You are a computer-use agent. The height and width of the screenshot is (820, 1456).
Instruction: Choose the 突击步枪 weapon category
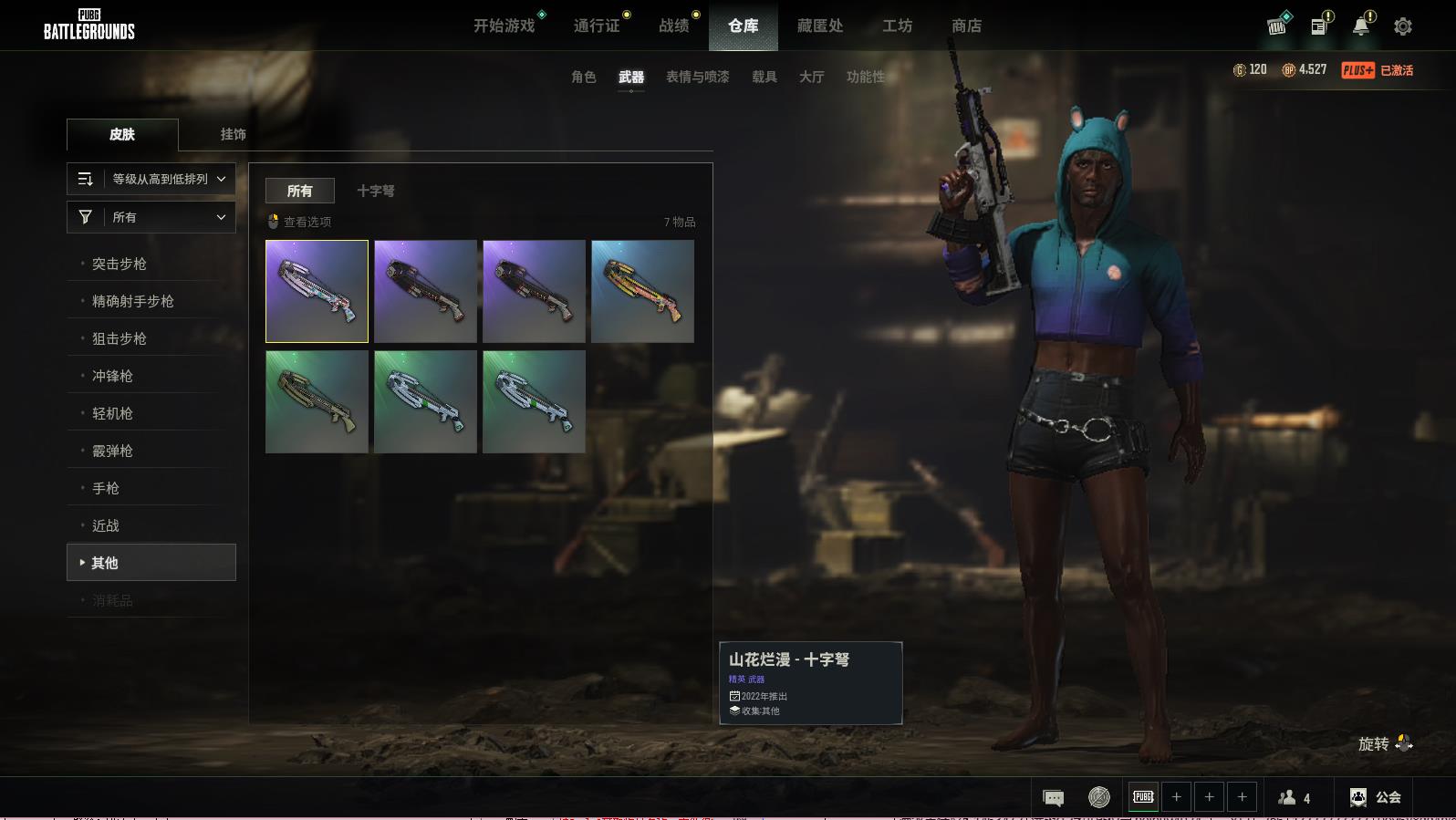(x=120, y=264)
